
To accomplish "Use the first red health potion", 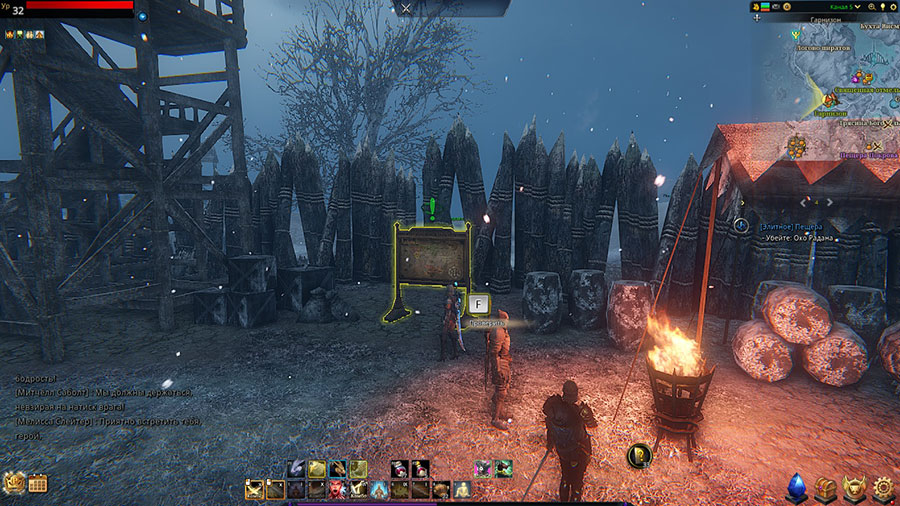I will tap(399, 469).
